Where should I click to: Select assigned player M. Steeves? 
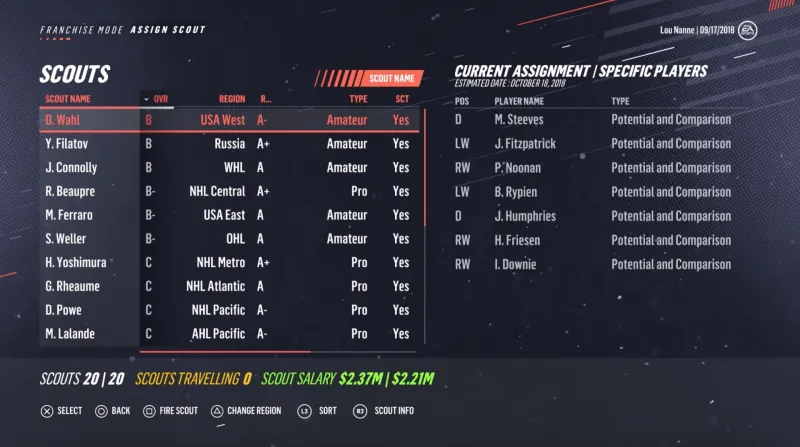pyautogui.click(x=518, y=120)
